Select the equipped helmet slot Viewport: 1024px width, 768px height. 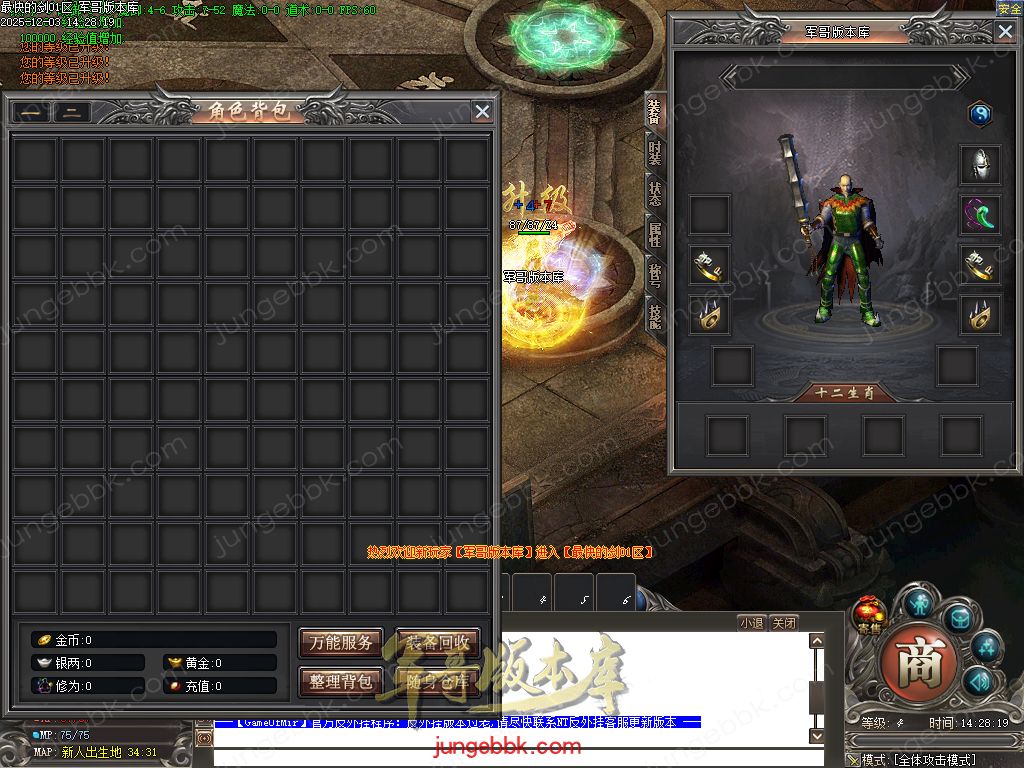[980, 164]
